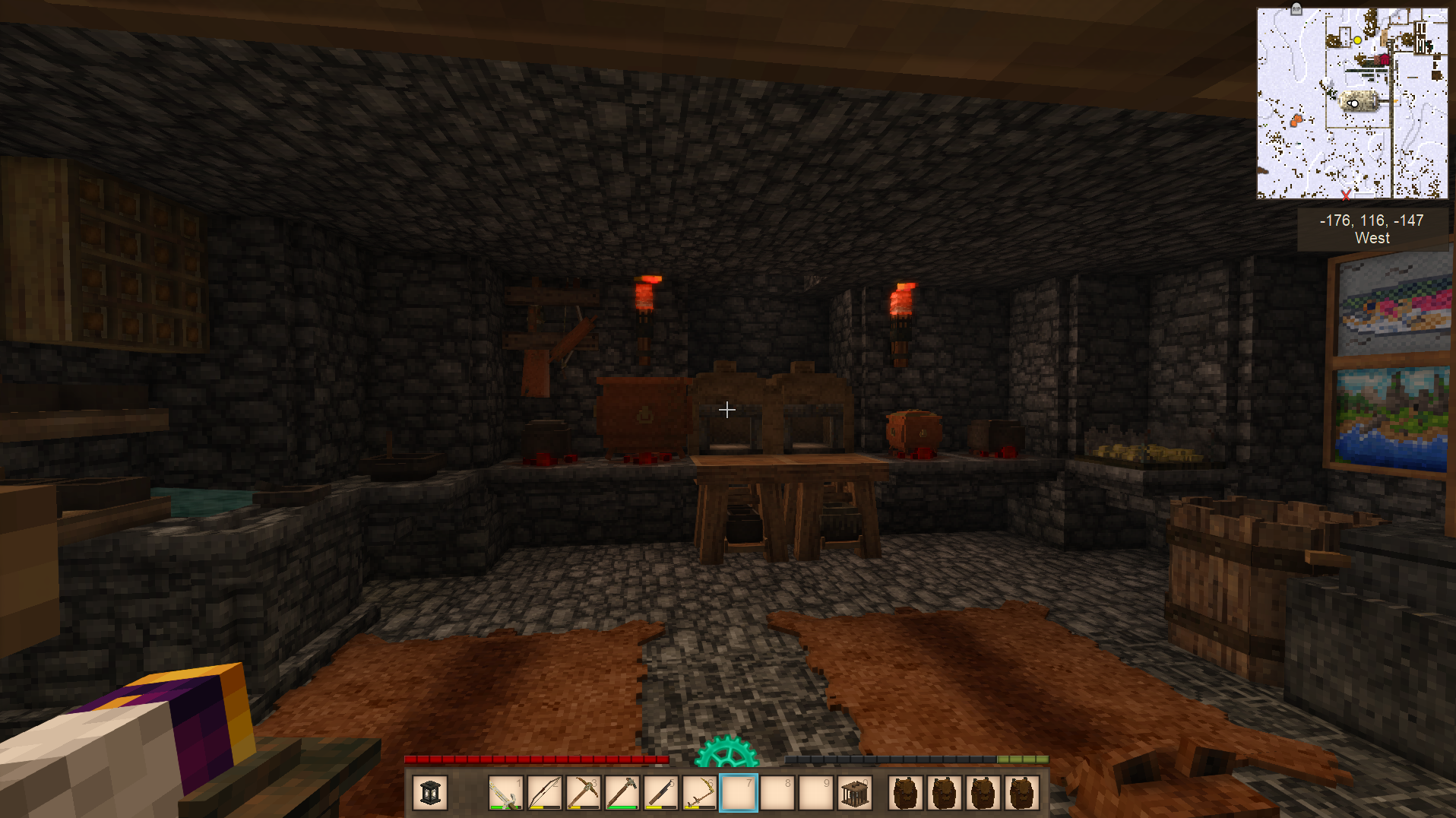
Task: Select the blade tool in hotbar slot 5
Action: pyautogui.click(x=660, y=793)
